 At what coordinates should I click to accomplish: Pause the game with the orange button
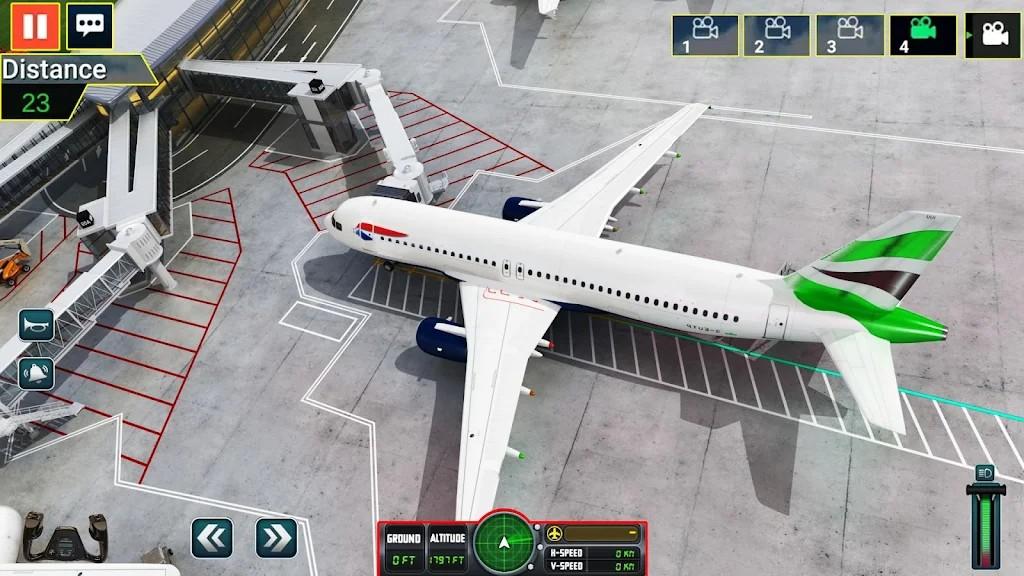[36, 26]
